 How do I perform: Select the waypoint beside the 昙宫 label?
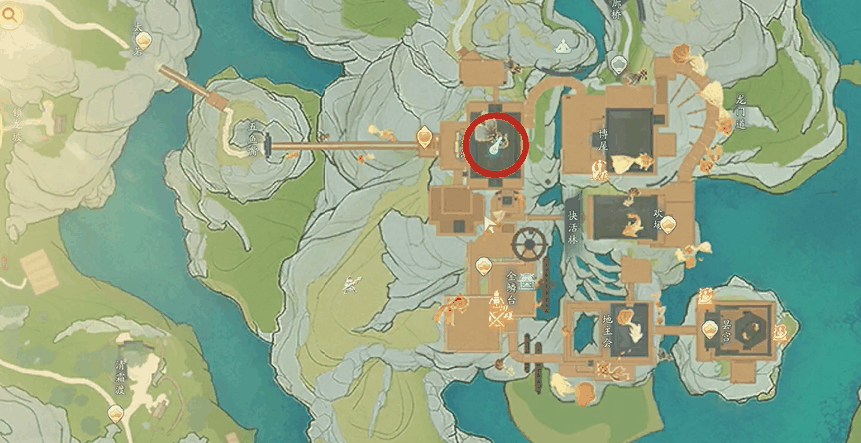[x=713, y=326]
